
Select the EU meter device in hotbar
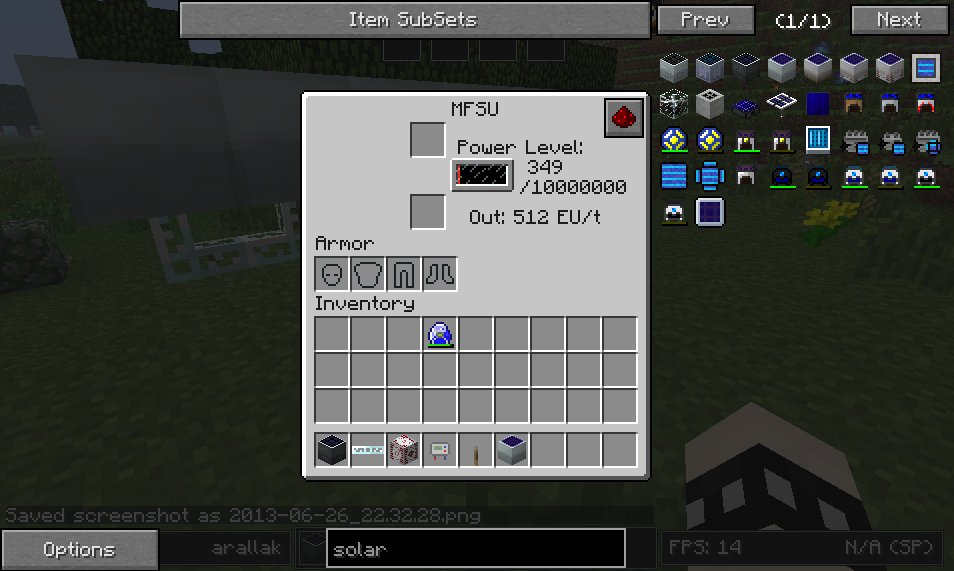point(440,450)
